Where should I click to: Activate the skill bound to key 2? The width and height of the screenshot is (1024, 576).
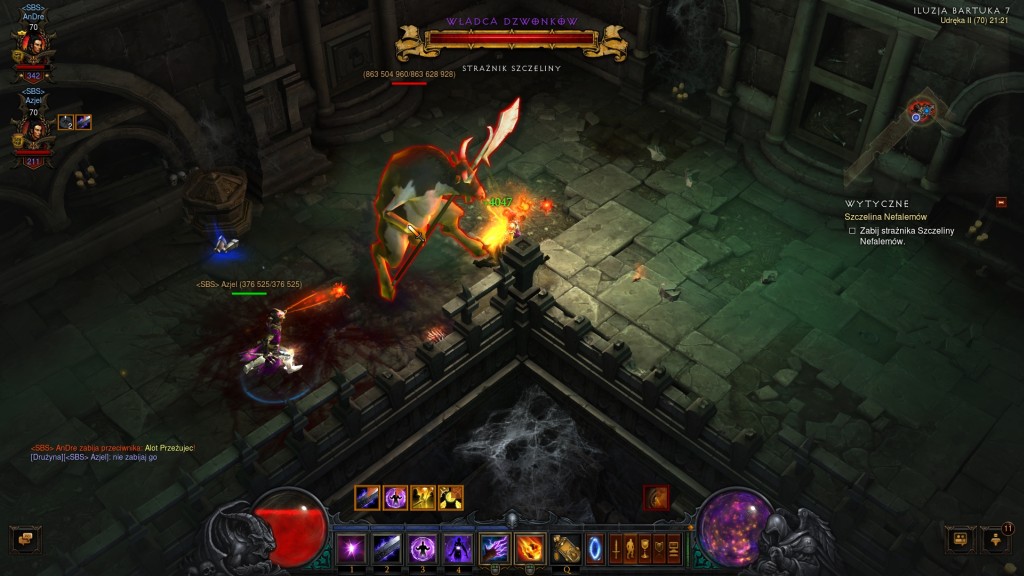point(386,547)
